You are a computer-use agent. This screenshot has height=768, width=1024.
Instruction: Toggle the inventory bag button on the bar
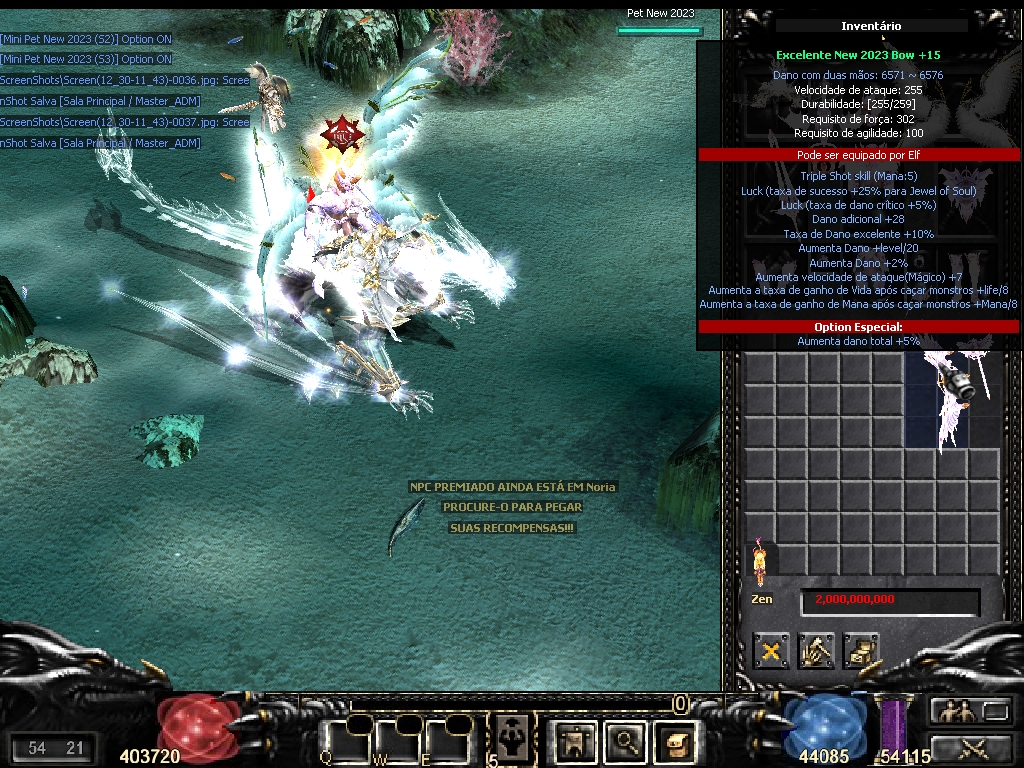pos(676,741)
